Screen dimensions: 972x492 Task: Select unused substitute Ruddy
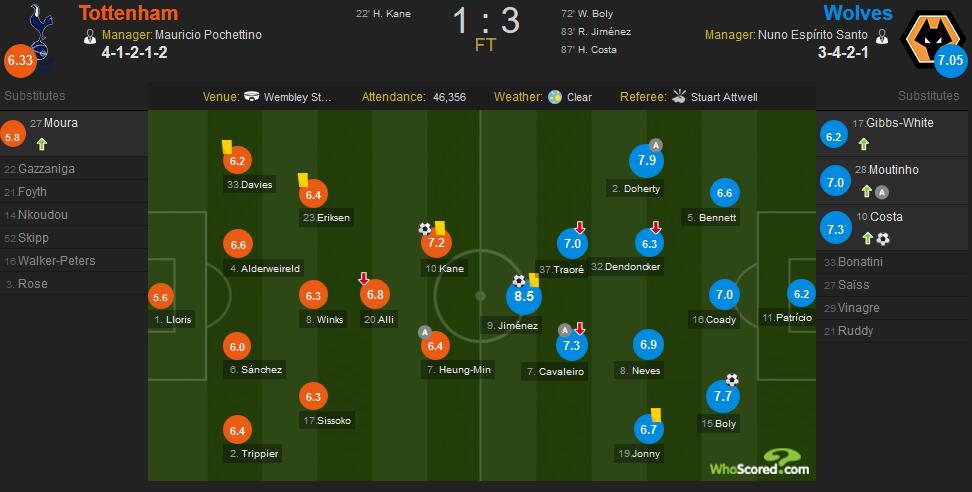[x=855, y=331]
